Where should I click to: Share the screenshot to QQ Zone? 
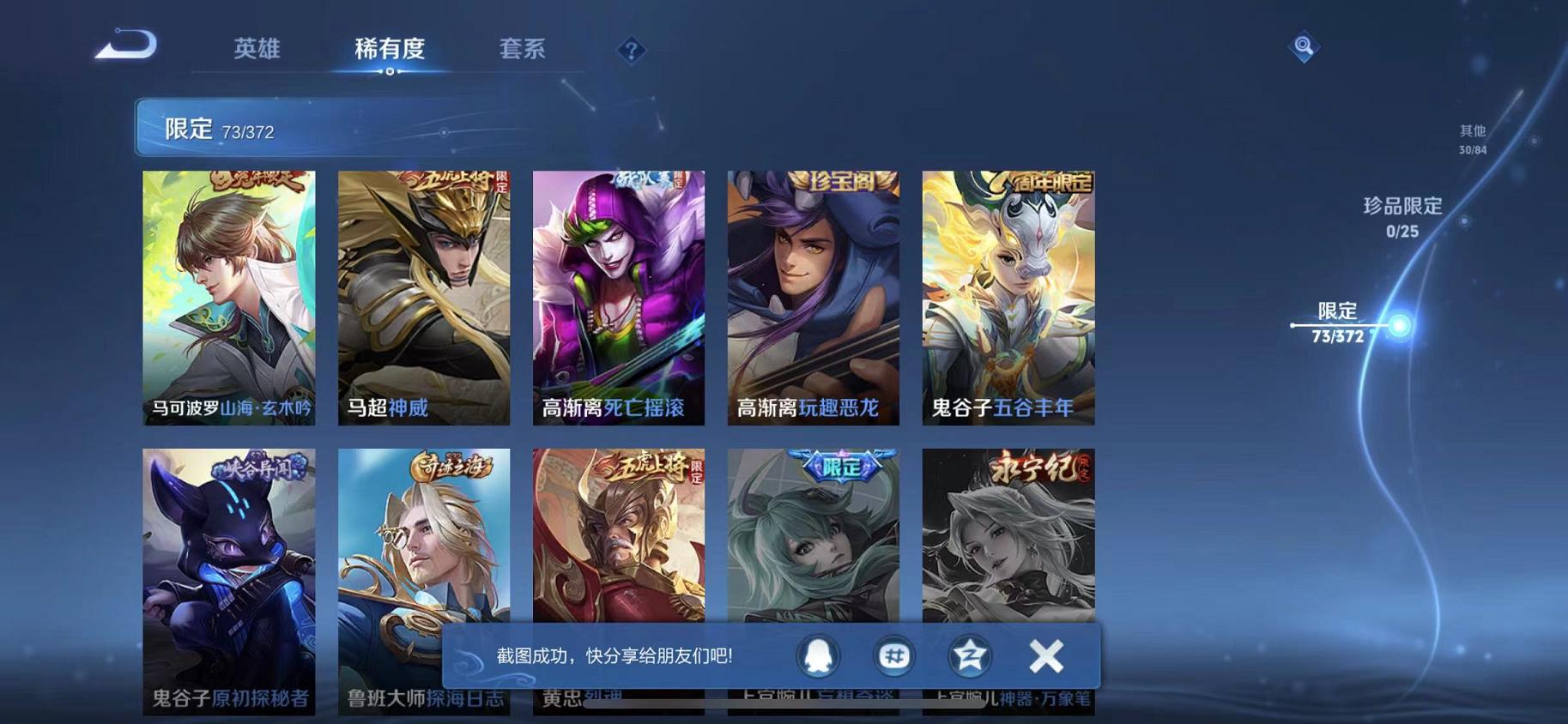point(971,655)
